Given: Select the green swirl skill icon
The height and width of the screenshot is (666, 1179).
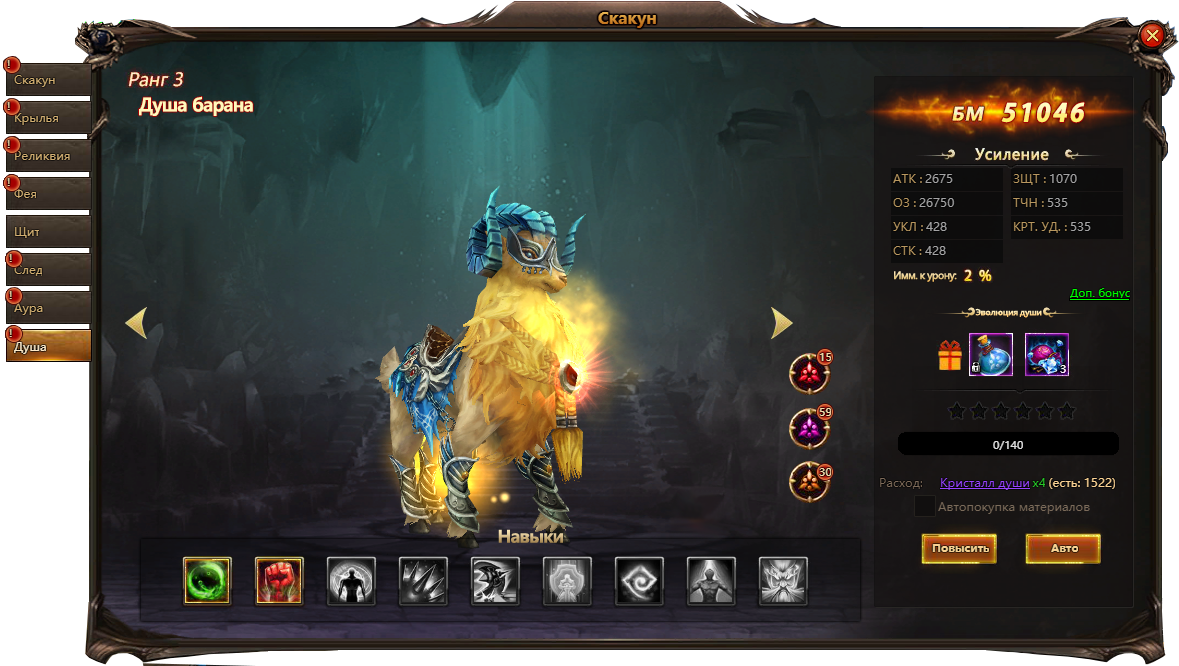Looking at the screenshot, I should (x=207, y=581).
